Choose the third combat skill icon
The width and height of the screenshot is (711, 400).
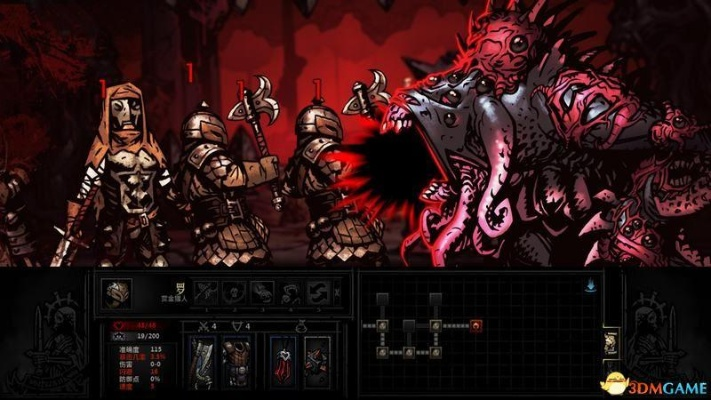263,292
